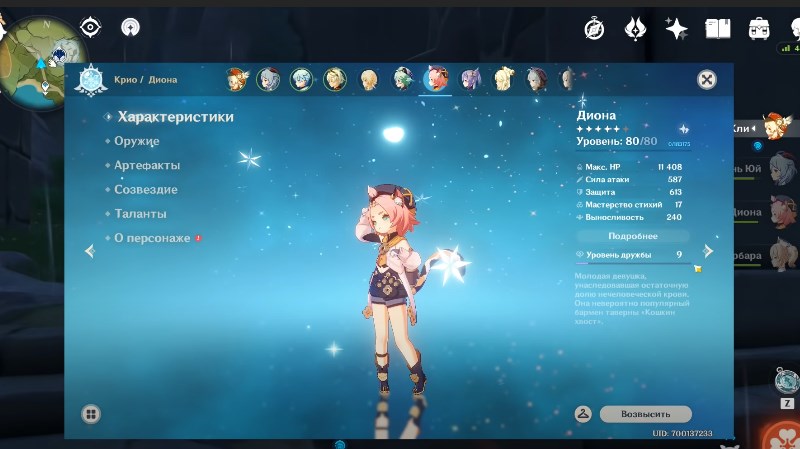Open the four-square grid view button
The height and width of the screenshot is (449, 800).
coord(90,413)
